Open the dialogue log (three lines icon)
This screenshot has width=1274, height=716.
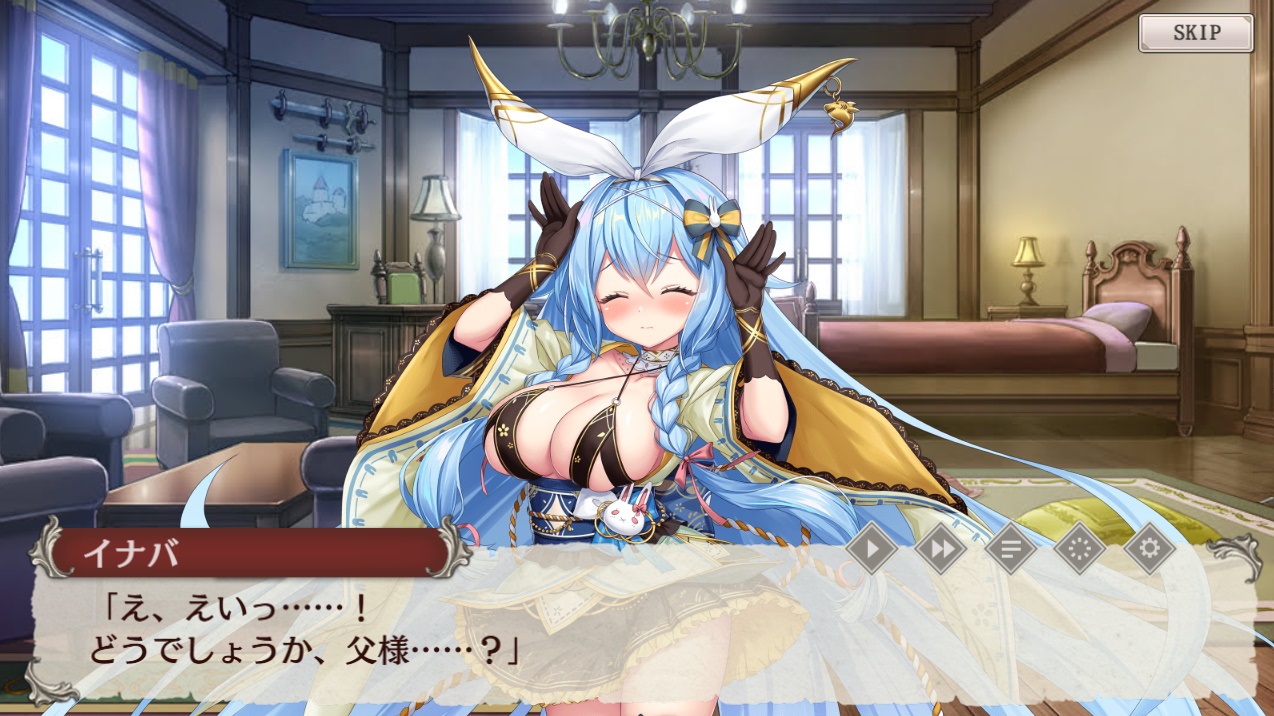(1010, 549)
